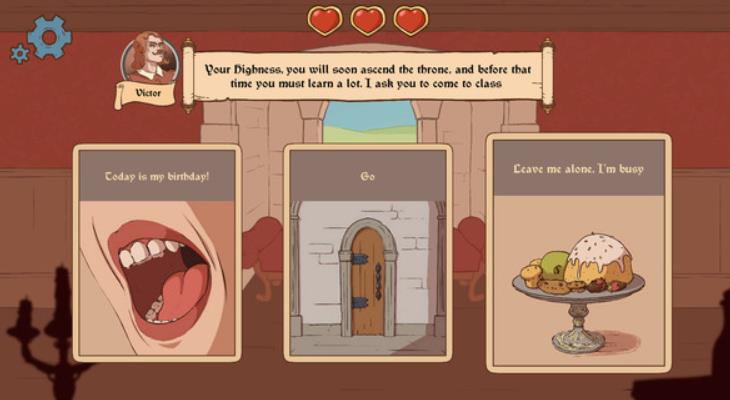Screen dimensions: 730x400
Task: Choose the "Today is my birthday!" card
Action: pyautogui.click(x=158, y=252)
